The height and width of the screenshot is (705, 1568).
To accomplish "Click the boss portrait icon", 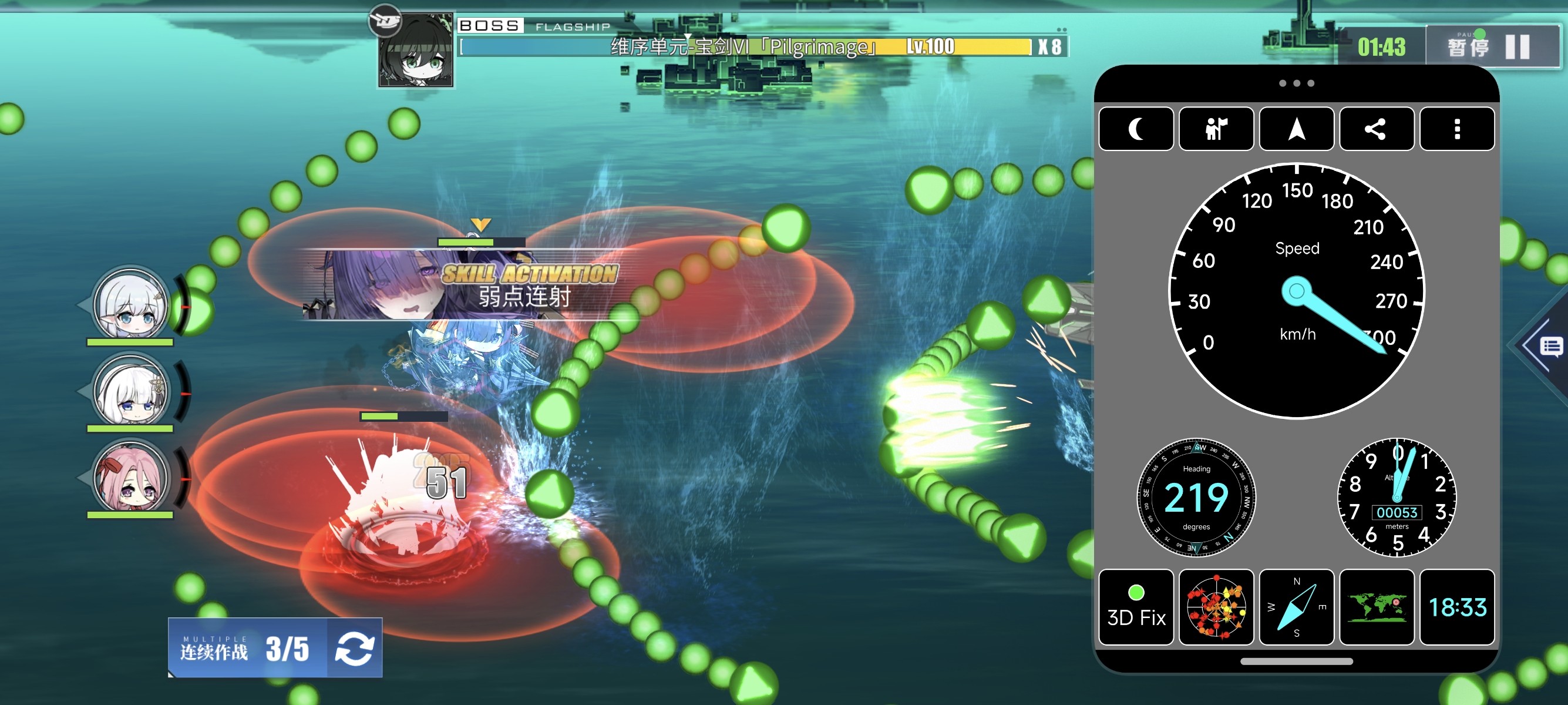I will 416,51.
